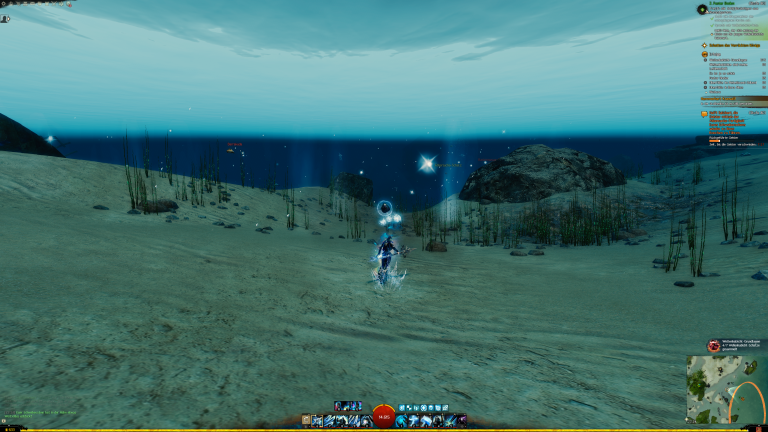Click the orange event speech bubble icon

pos(704,114)
